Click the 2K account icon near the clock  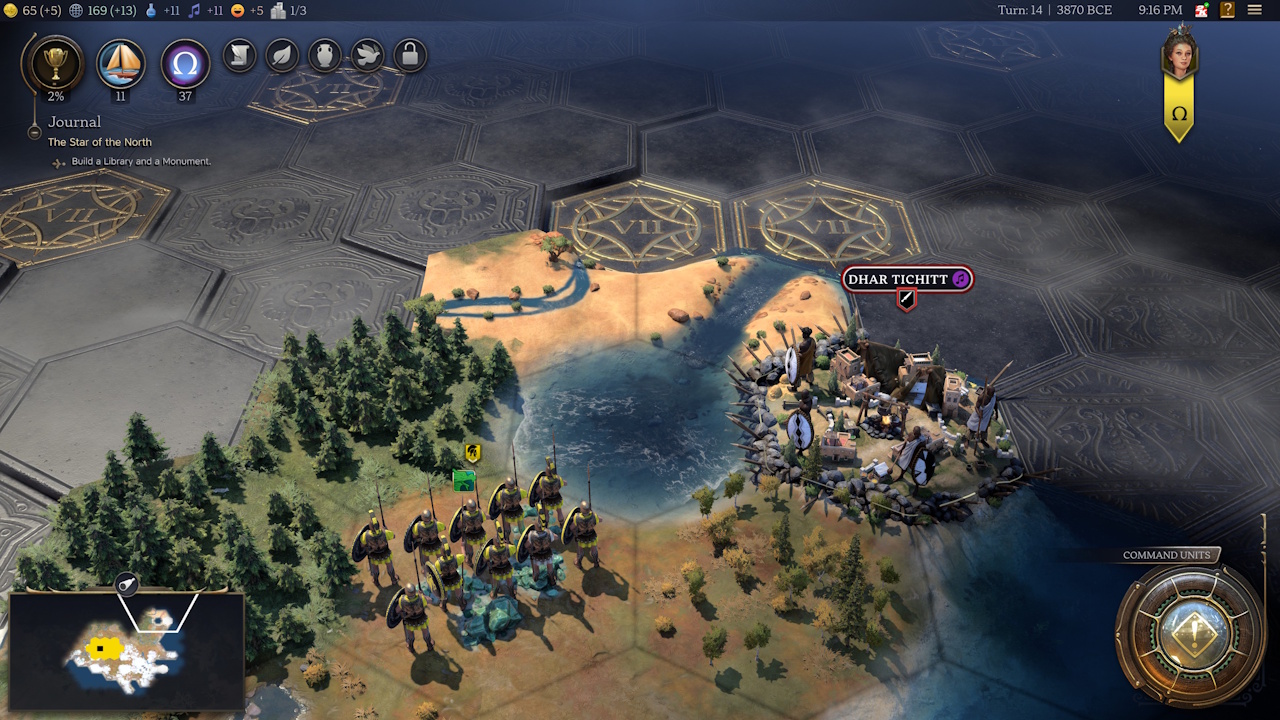coord(1202,10)
